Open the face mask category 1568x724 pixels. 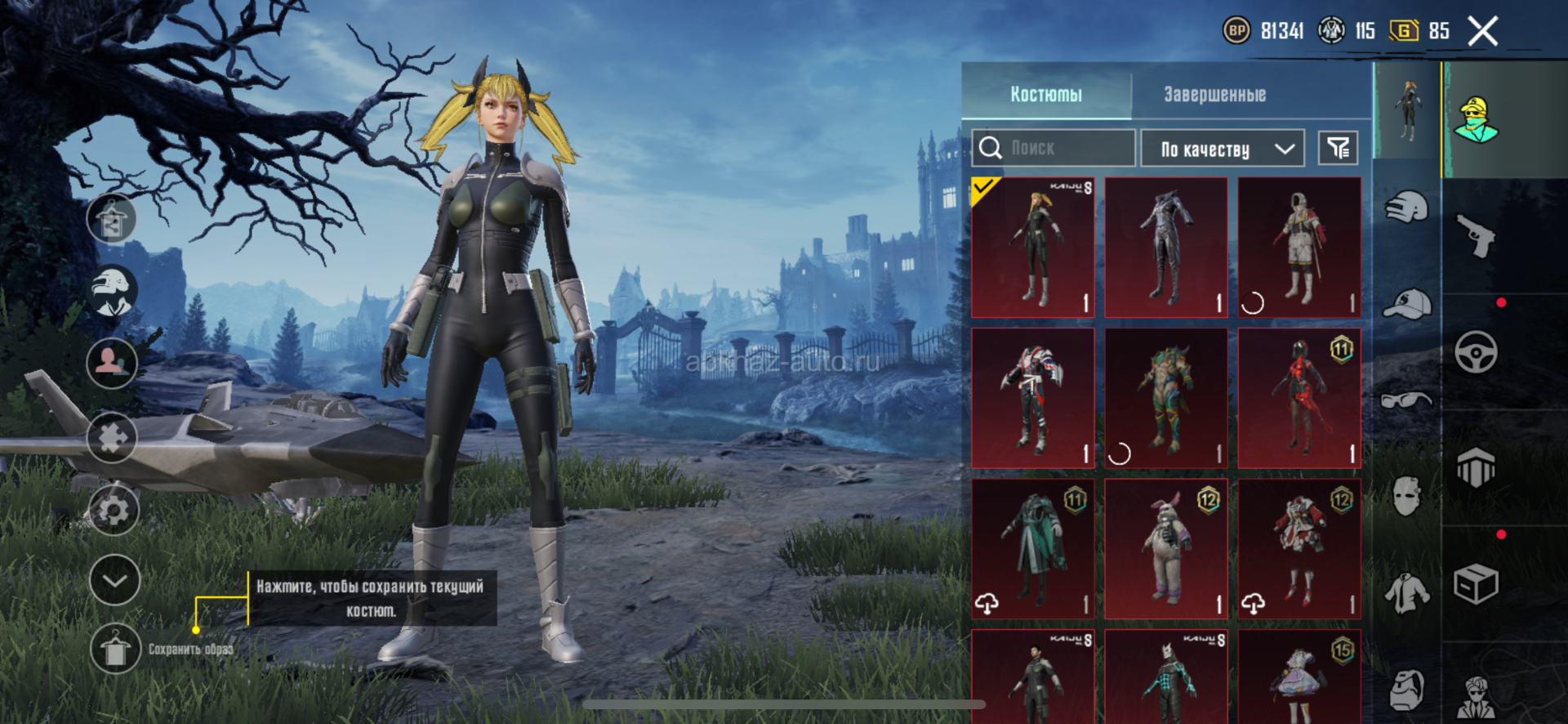click(1407, 496)
